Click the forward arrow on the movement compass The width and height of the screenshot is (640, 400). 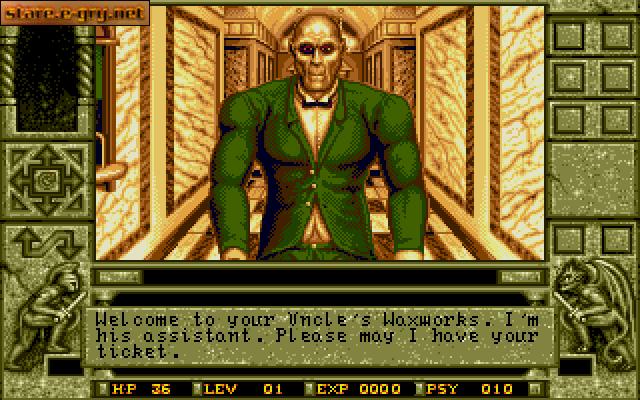pyautogui.click(x=46, y=157)
